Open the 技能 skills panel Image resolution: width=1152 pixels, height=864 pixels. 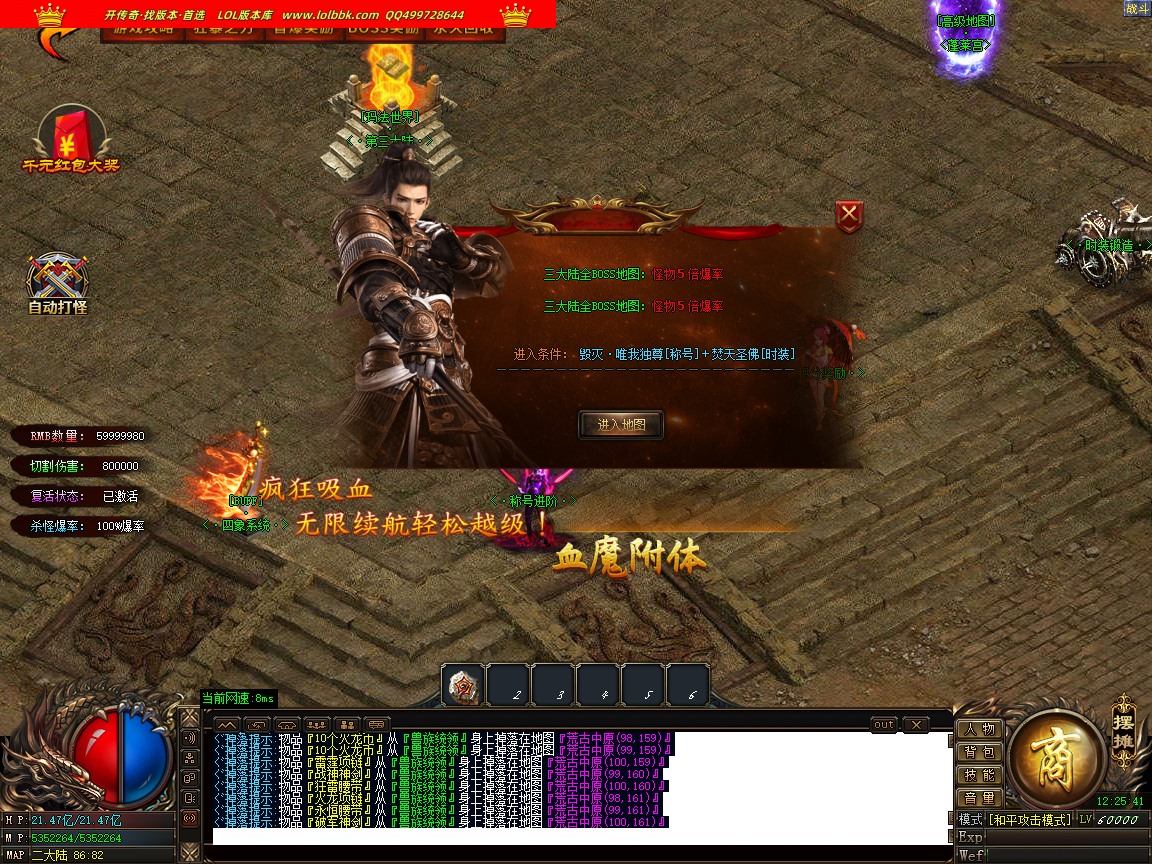(x=980, y=775)
